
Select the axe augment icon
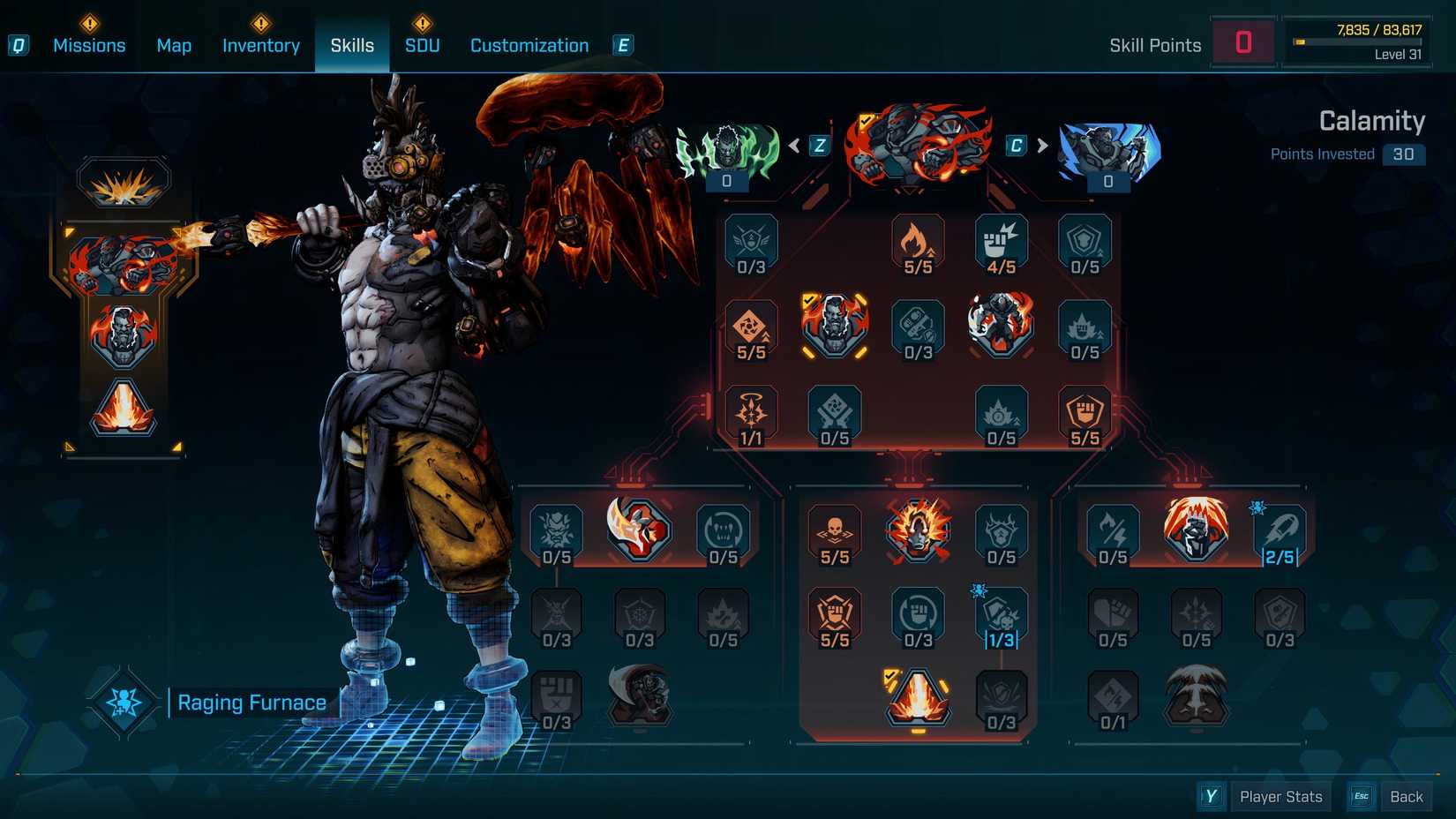point(639,530)
